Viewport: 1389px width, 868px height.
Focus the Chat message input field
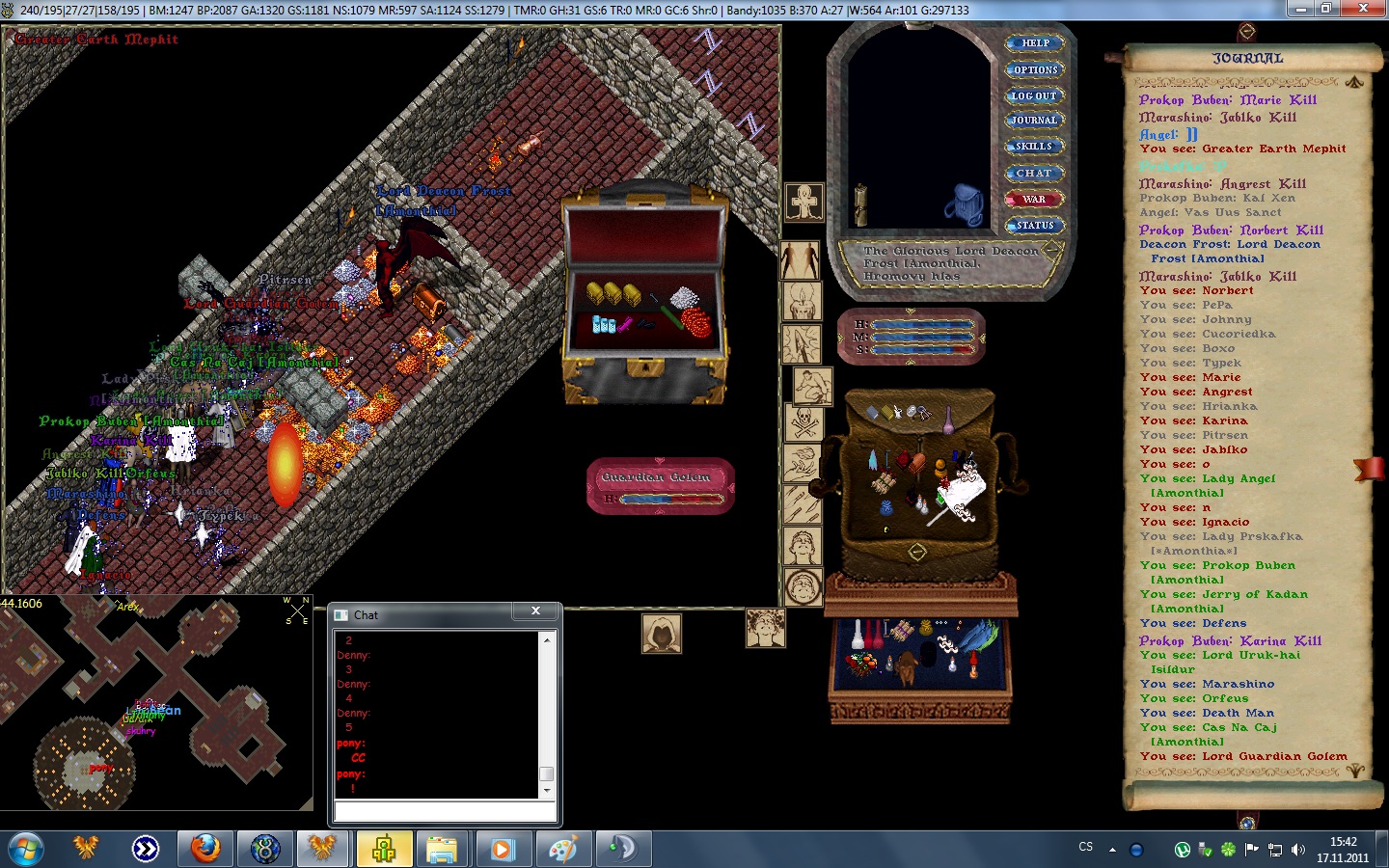pyautogui.click(x=445, y=812)
